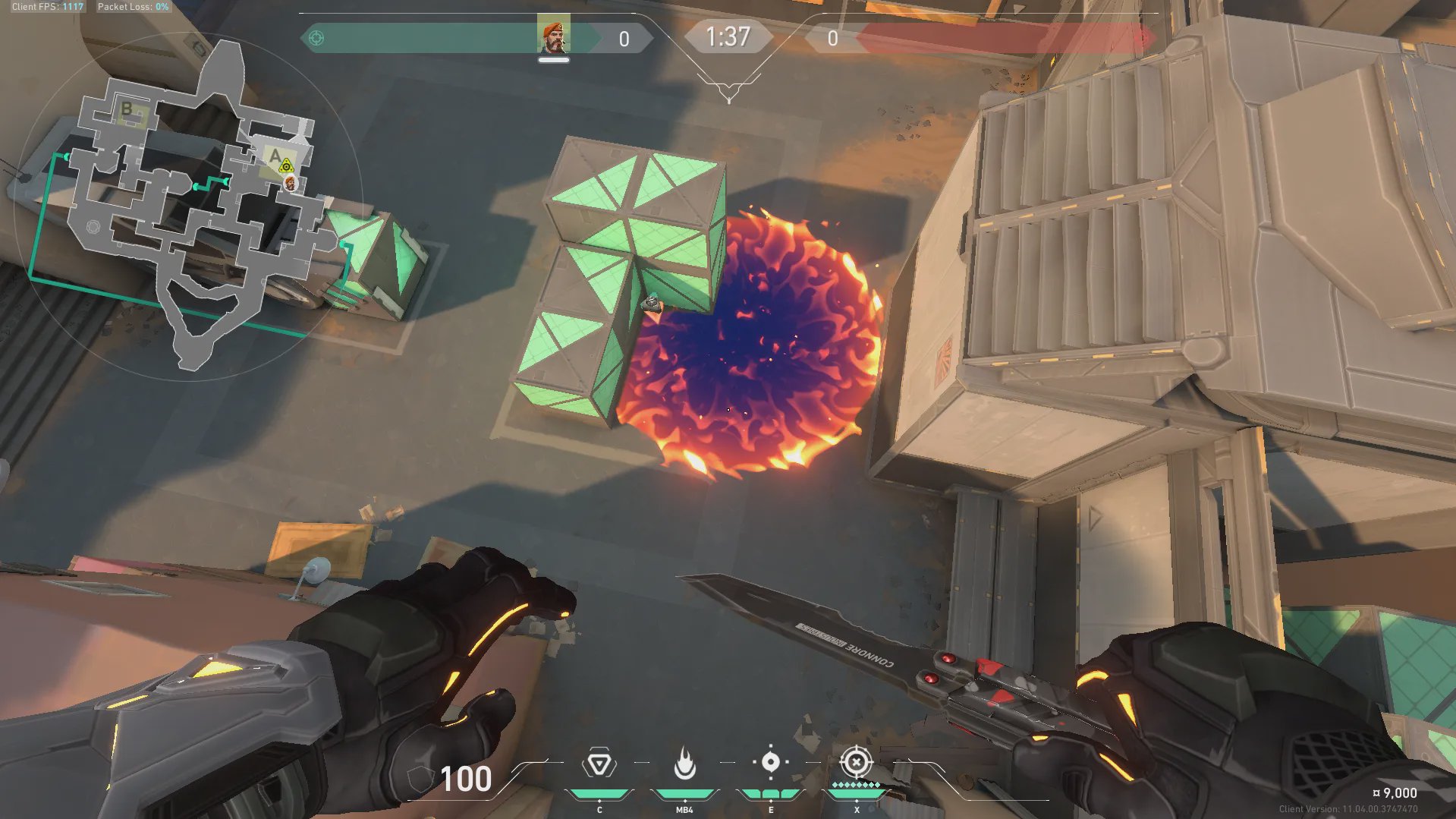Trigger the Orbital Strike ultimate icon
Viewport: 1456px width, 819px height.
856,761
